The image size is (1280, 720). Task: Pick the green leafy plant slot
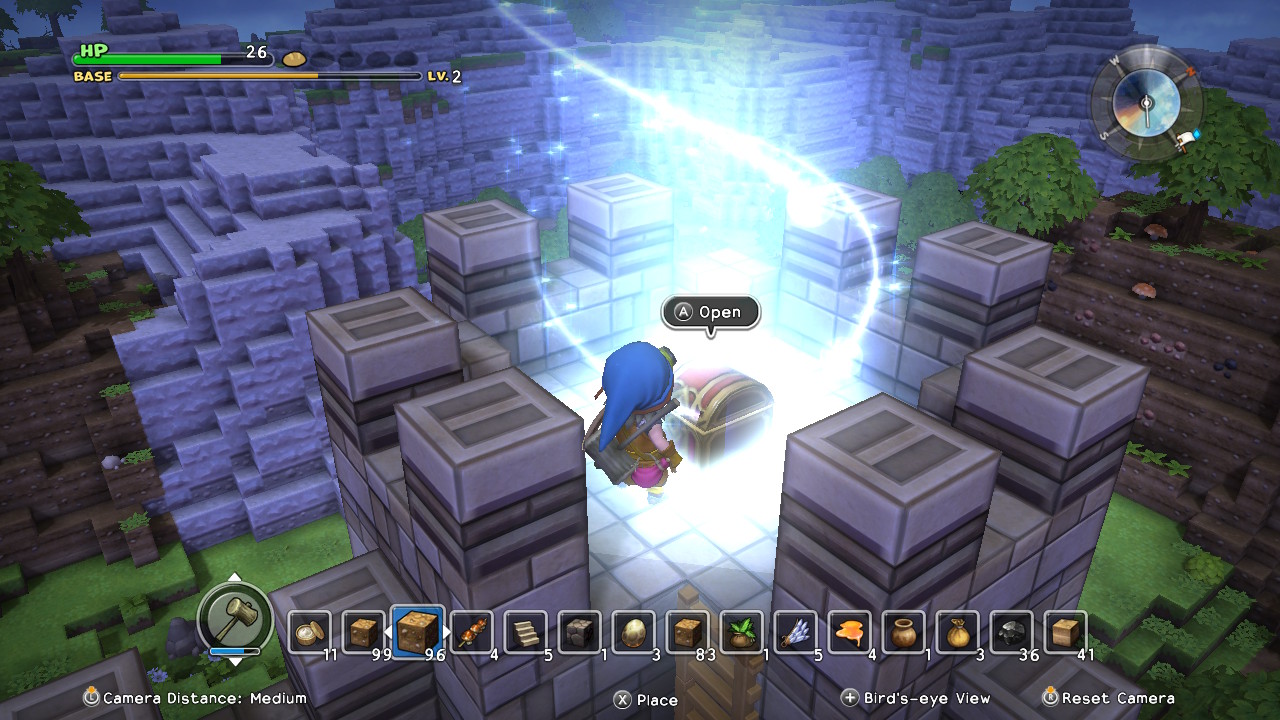click(741, 632)
